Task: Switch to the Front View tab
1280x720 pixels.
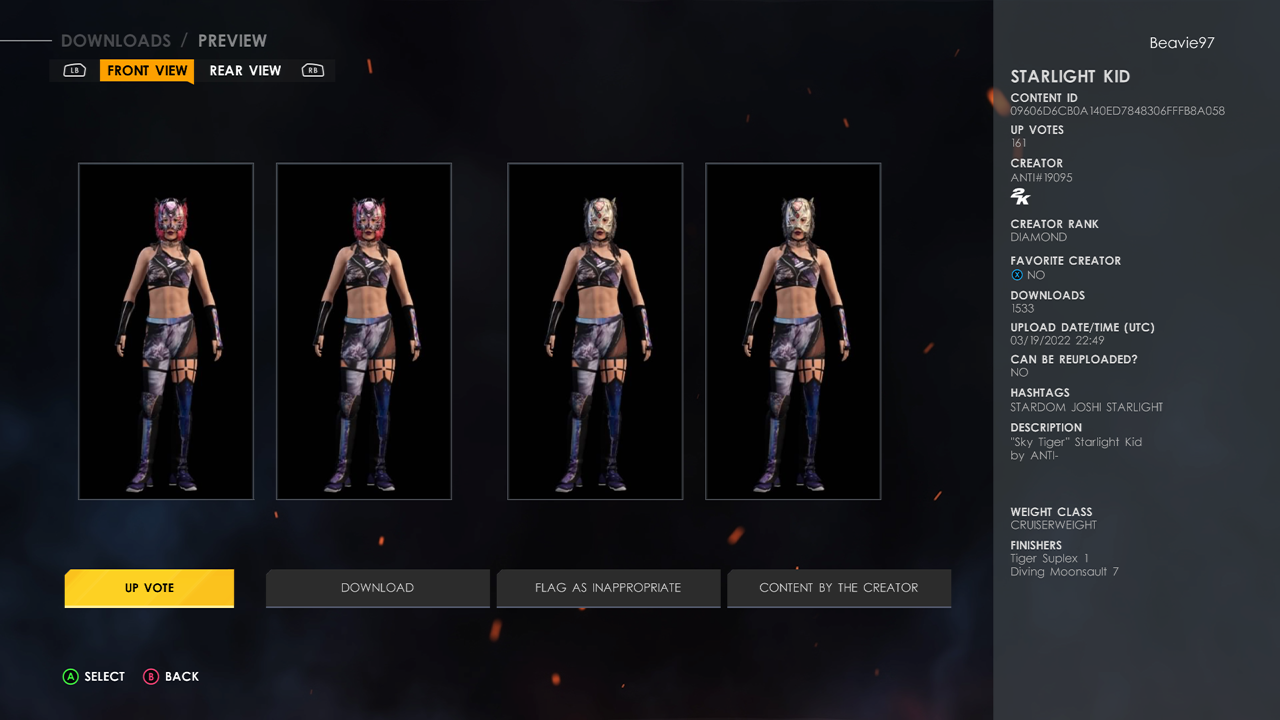Action: click(x=147, y=71)
